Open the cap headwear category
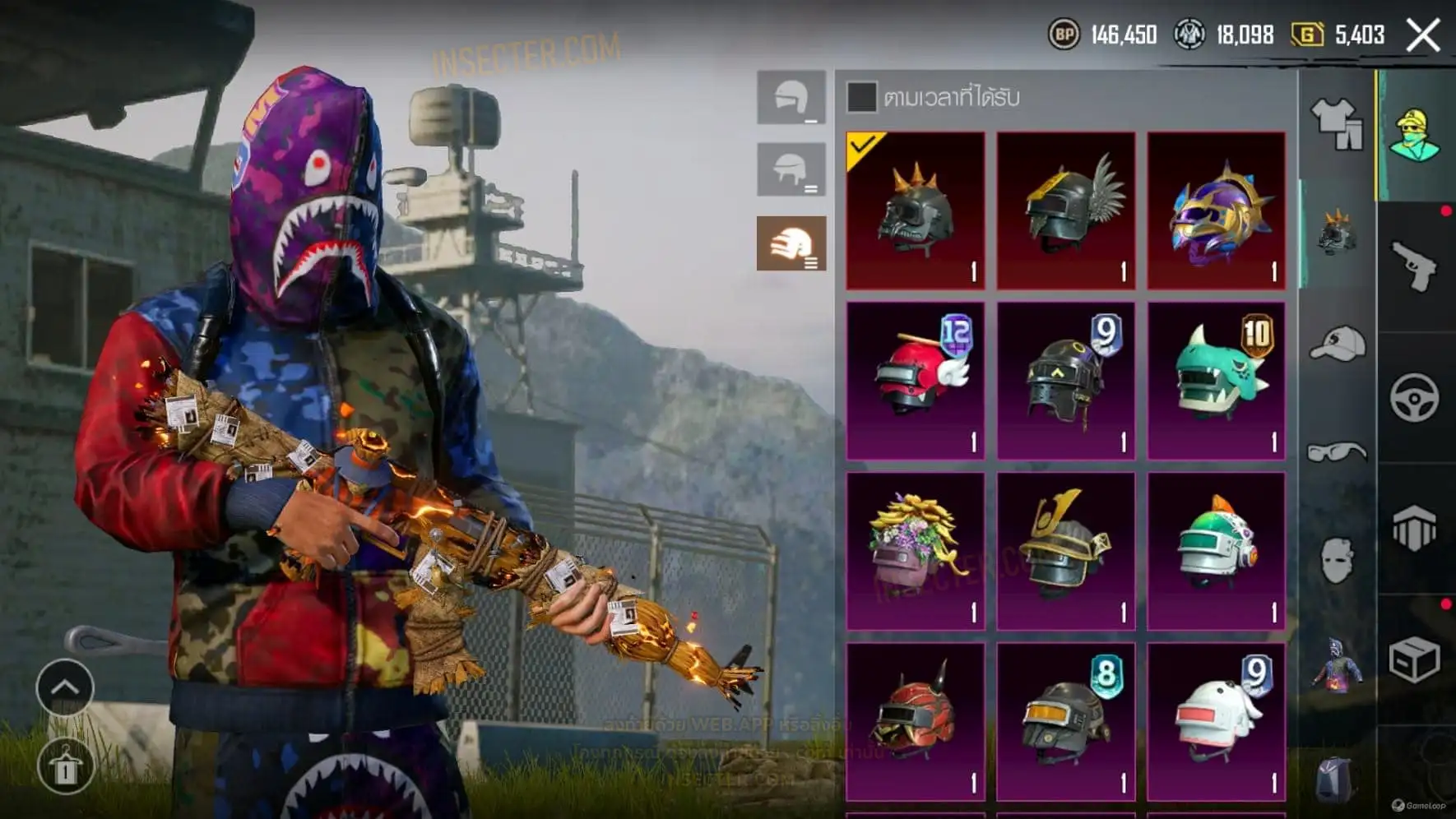The width and height of the screenshot is (1456, 819). (1337, 344)
